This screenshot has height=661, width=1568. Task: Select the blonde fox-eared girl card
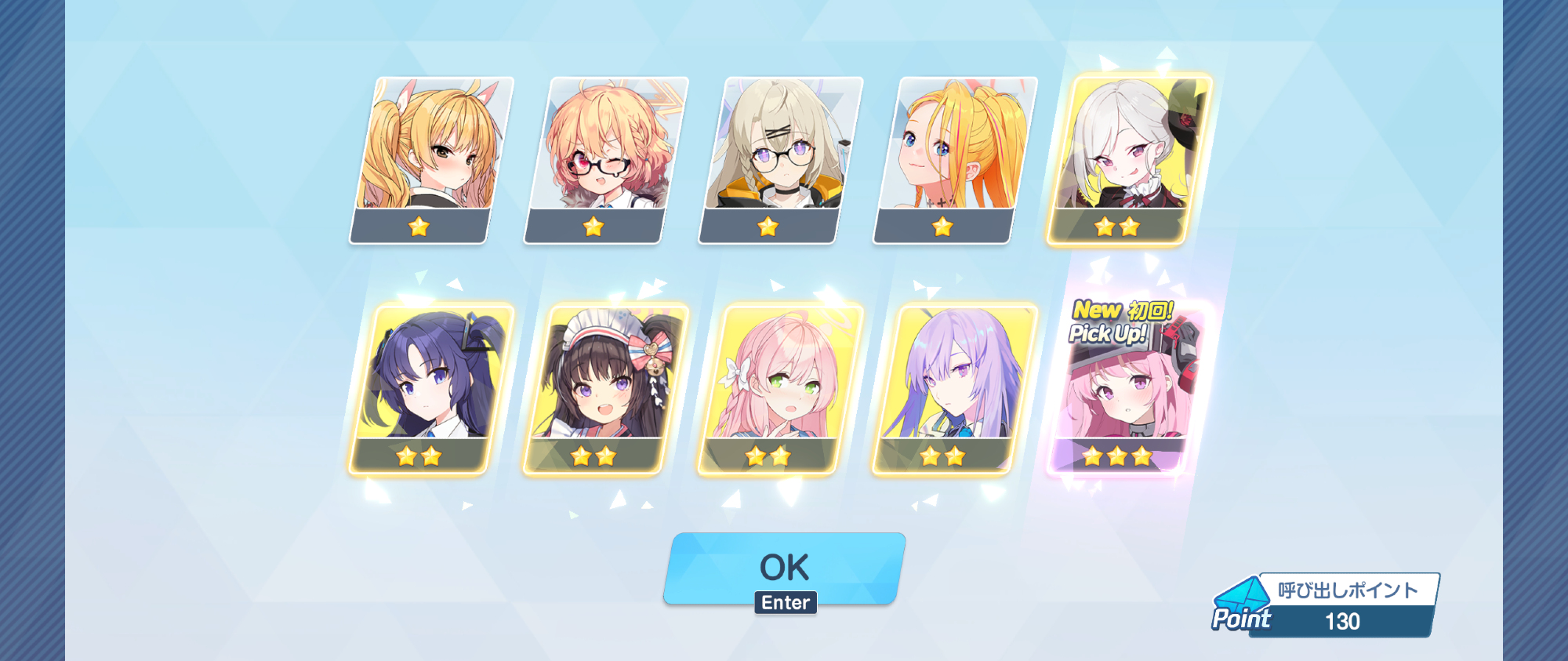430,159
